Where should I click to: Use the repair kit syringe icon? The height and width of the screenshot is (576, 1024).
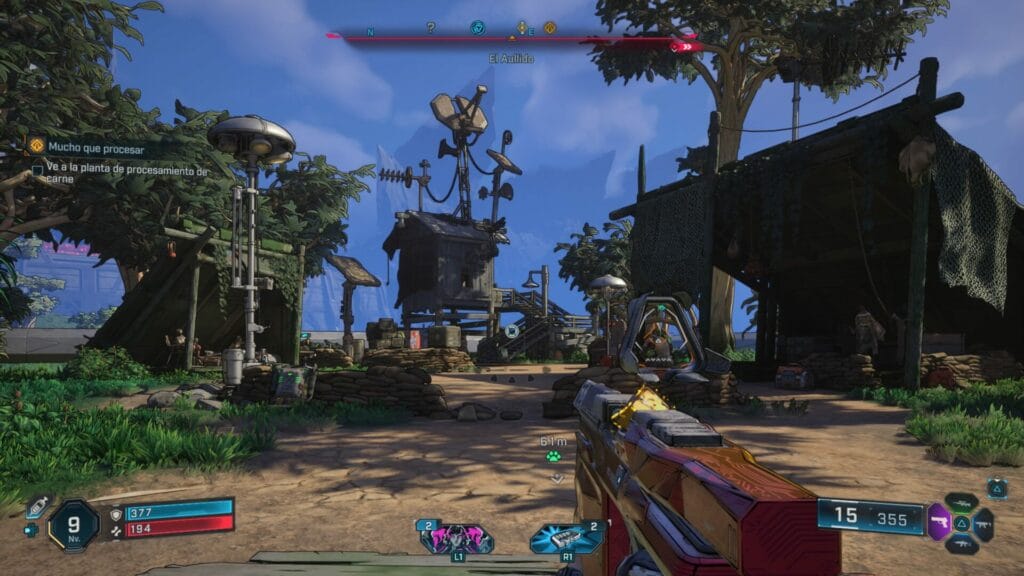pos(37,506)
